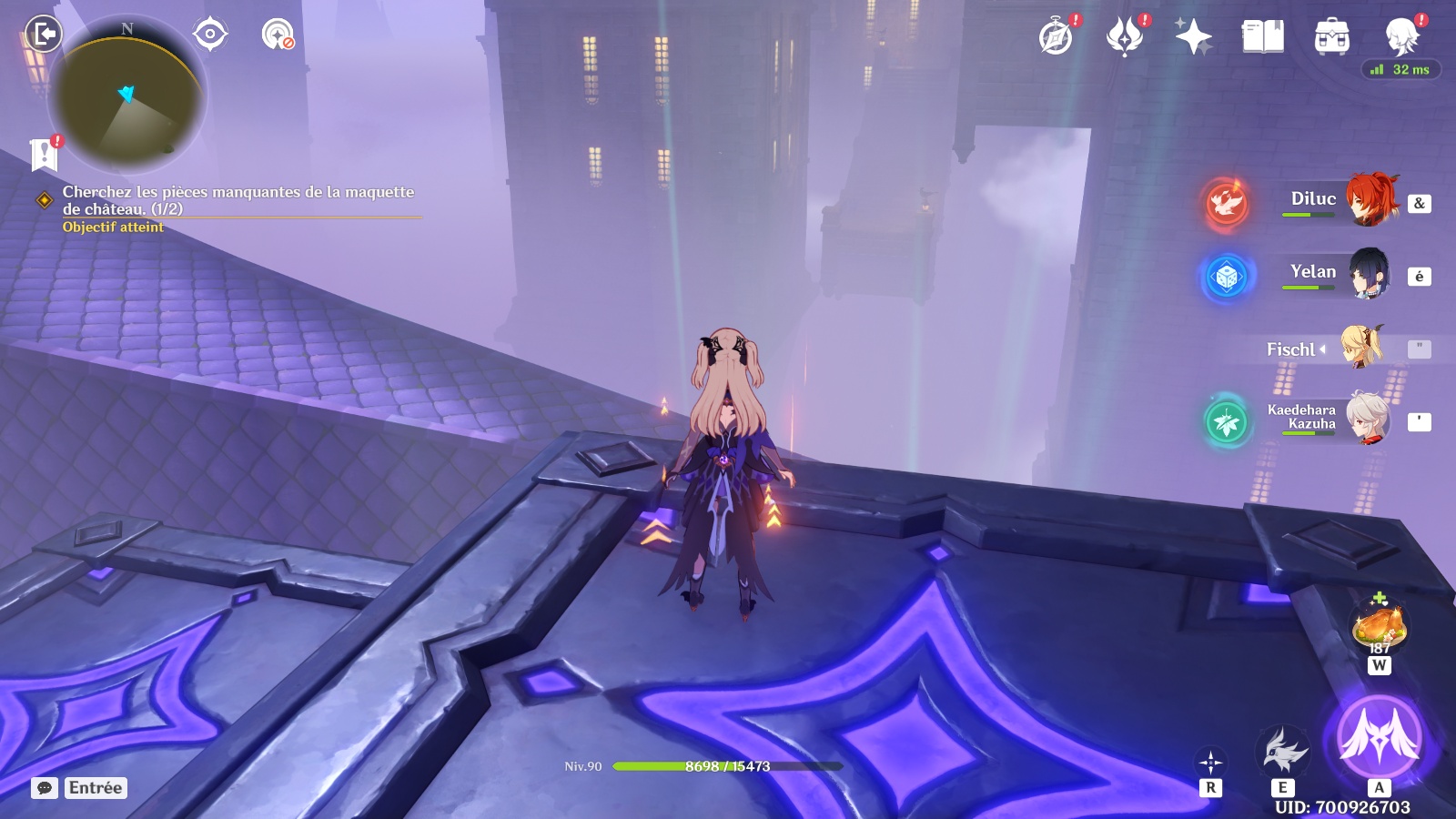This screenshot has height=819, width=1456.
Task: Click the exit domain door icon
Action: click(43, 35)
